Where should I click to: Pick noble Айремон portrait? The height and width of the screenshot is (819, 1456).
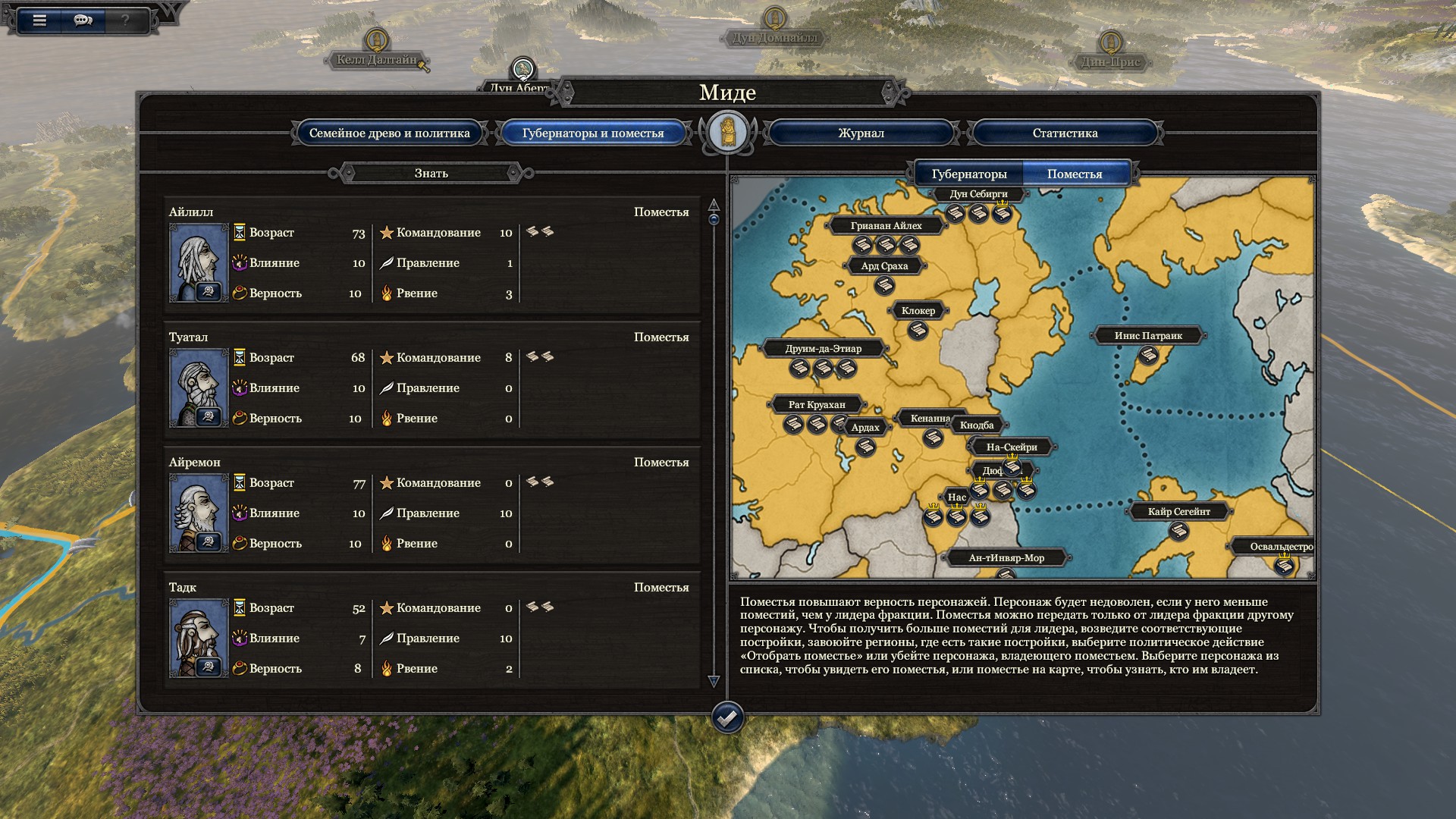(x=199, y=513)
